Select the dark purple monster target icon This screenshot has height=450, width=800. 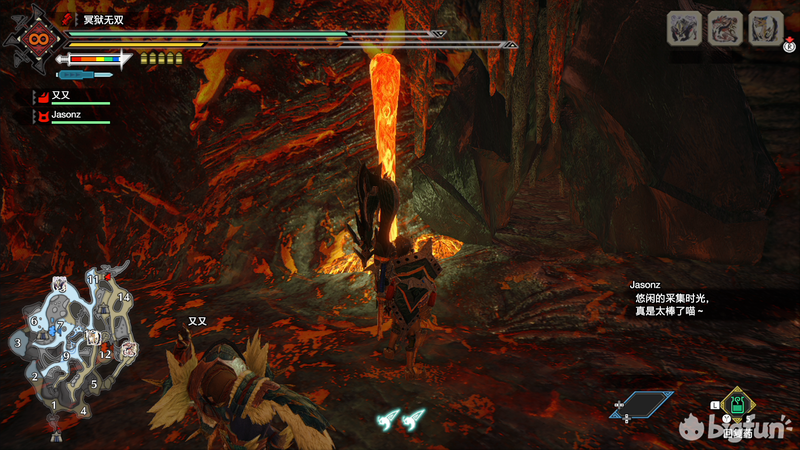click(682, 28)
